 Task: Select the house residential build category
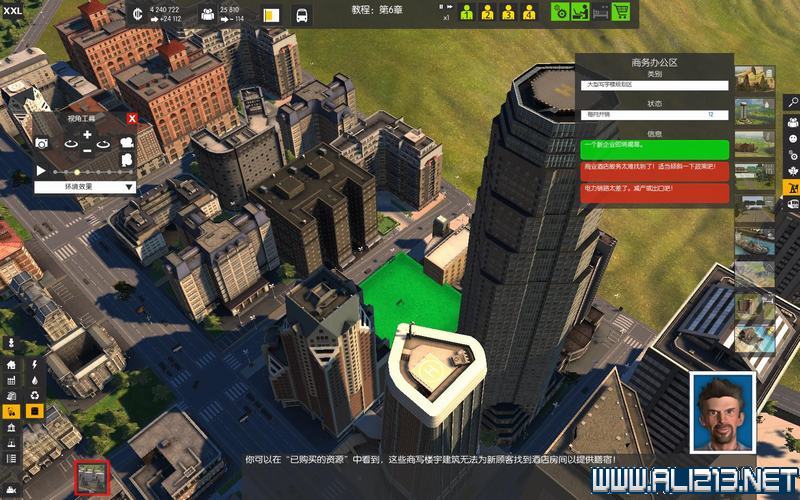point(11,365)
